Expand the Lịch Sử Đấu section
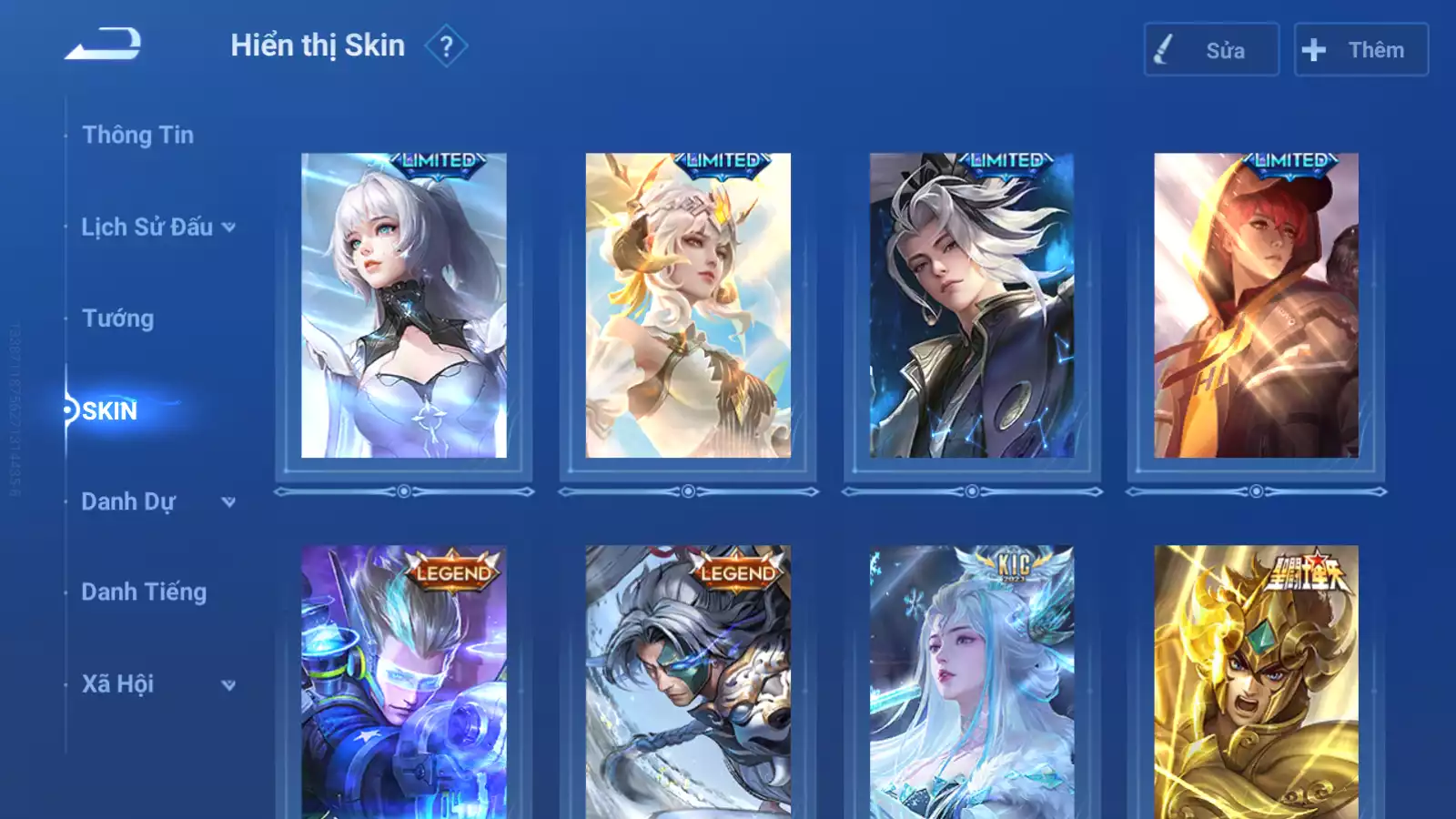This screenshot has height=819, width=1456. point(157,227)
